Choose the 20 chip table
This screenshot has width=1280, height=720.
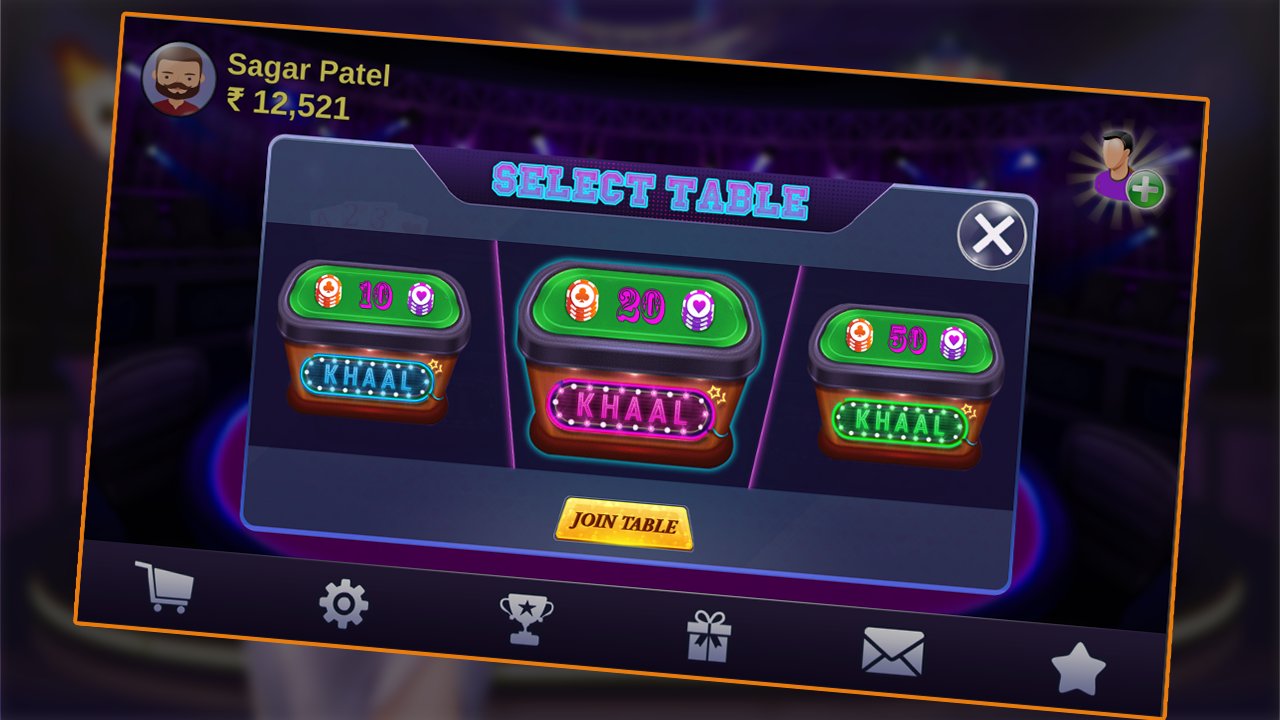[632, 361]
